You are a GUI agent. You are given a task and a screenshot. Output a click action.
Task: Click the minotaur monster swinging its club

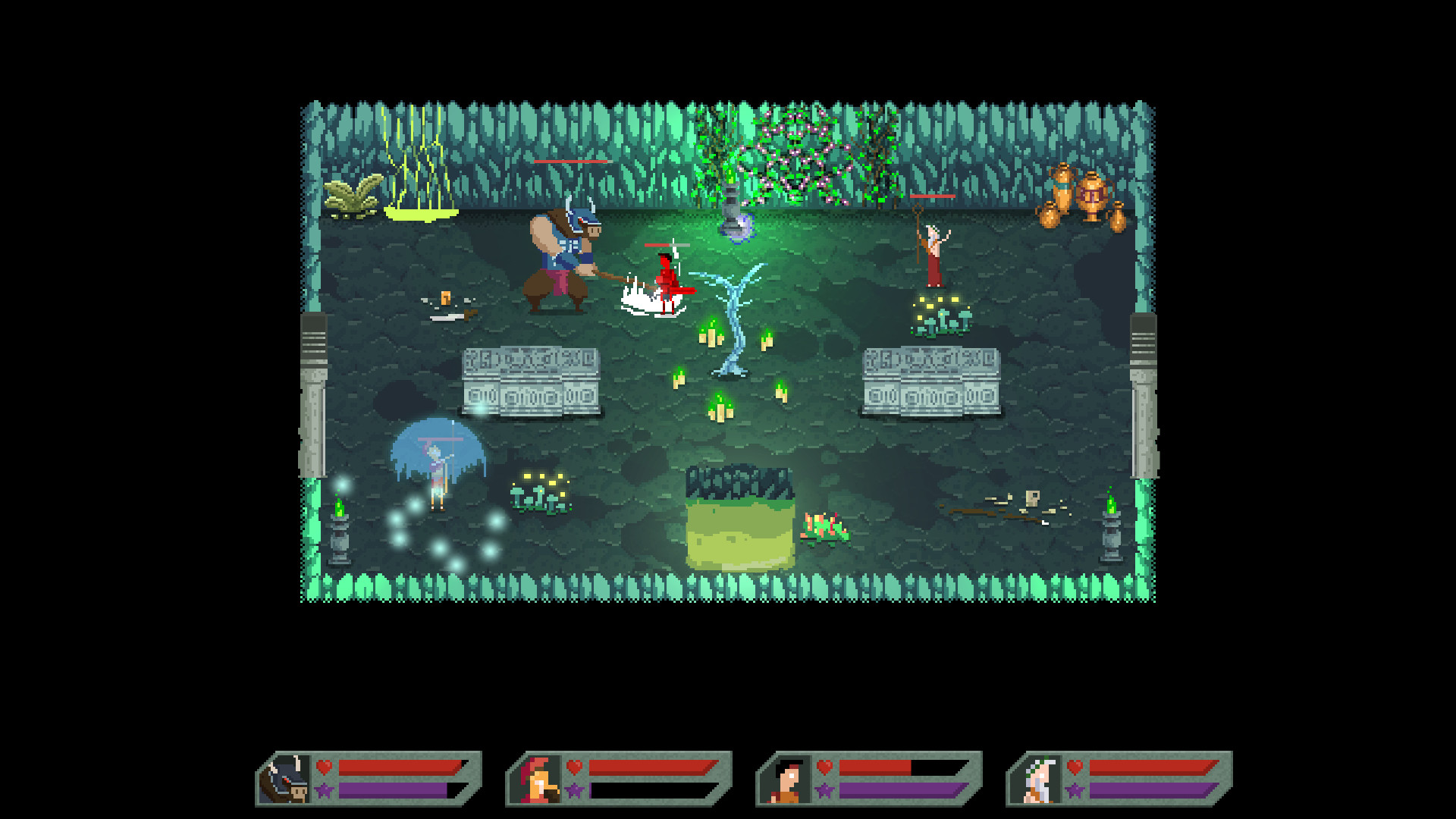tap(565, 258)
